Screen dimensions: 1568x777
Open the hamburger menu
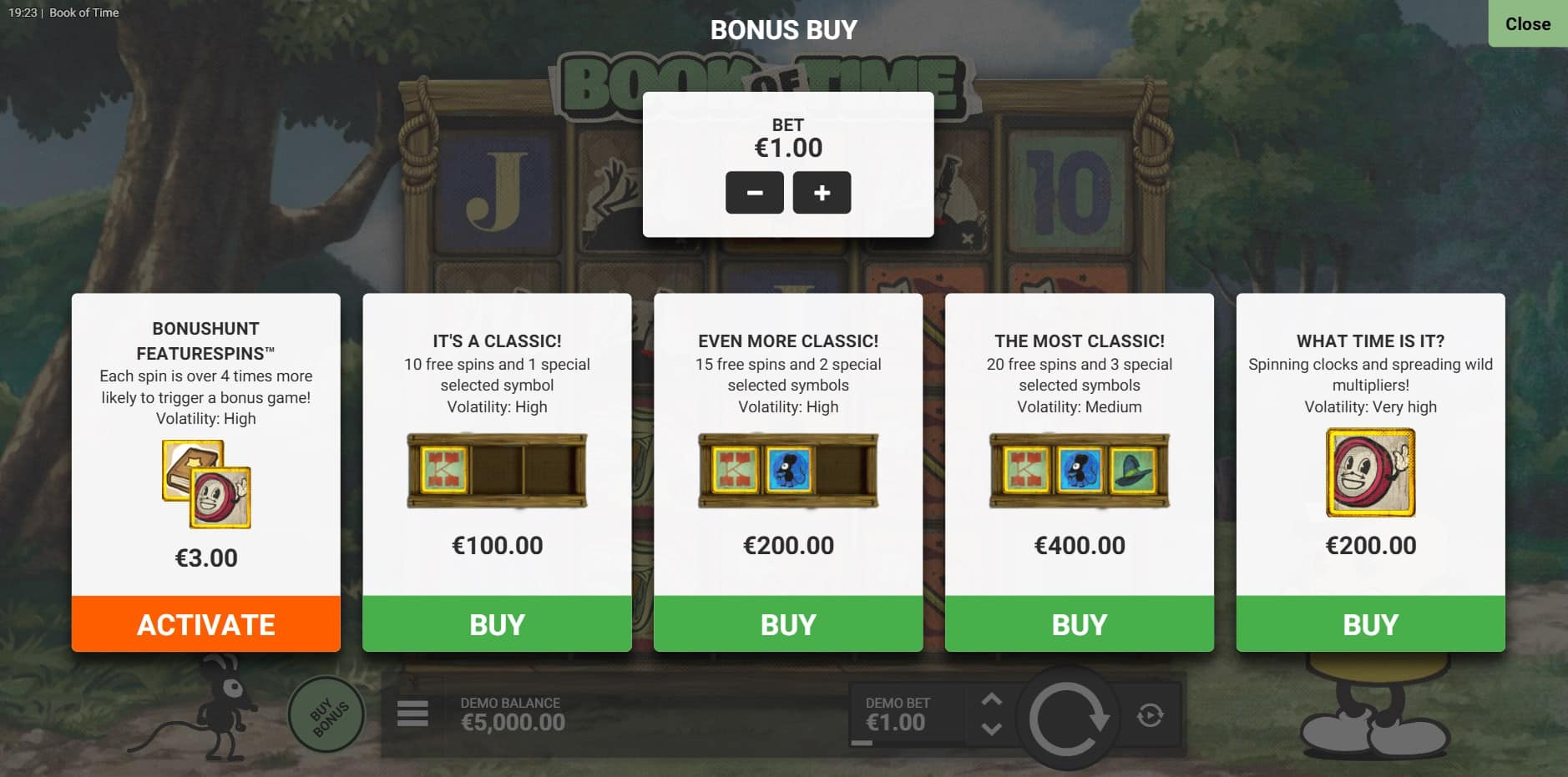coord(412,714)
